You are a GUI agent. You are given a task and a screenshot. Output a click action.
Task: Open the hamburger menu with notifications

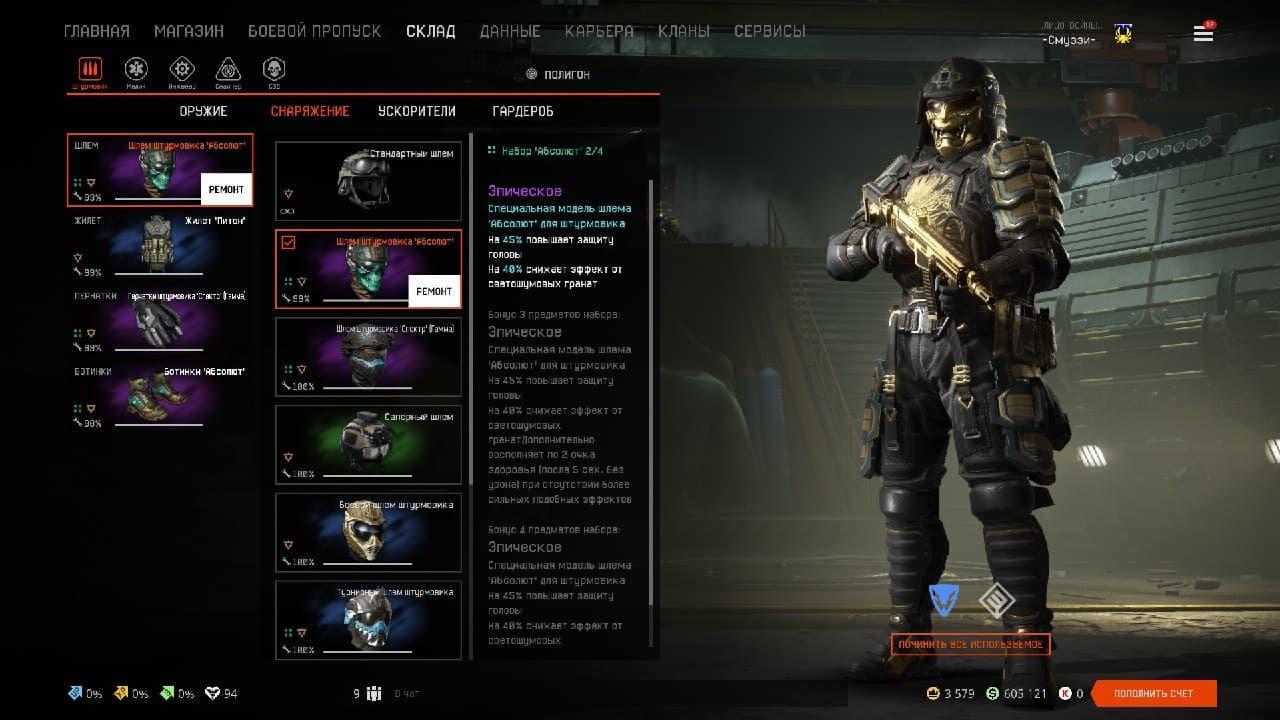[1203, 34]
